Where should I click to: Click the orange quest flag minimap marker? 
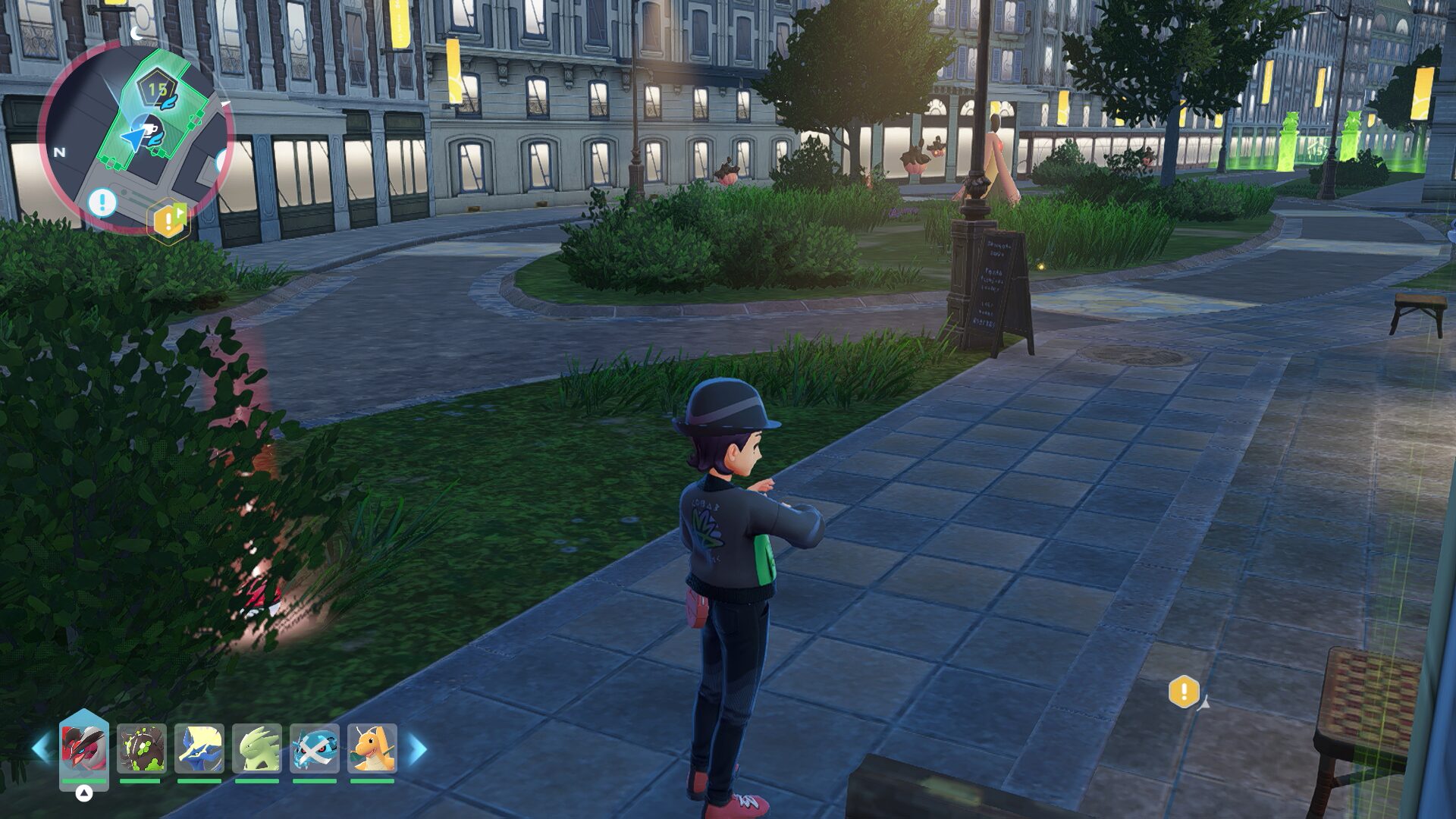[x=168, y=220]
